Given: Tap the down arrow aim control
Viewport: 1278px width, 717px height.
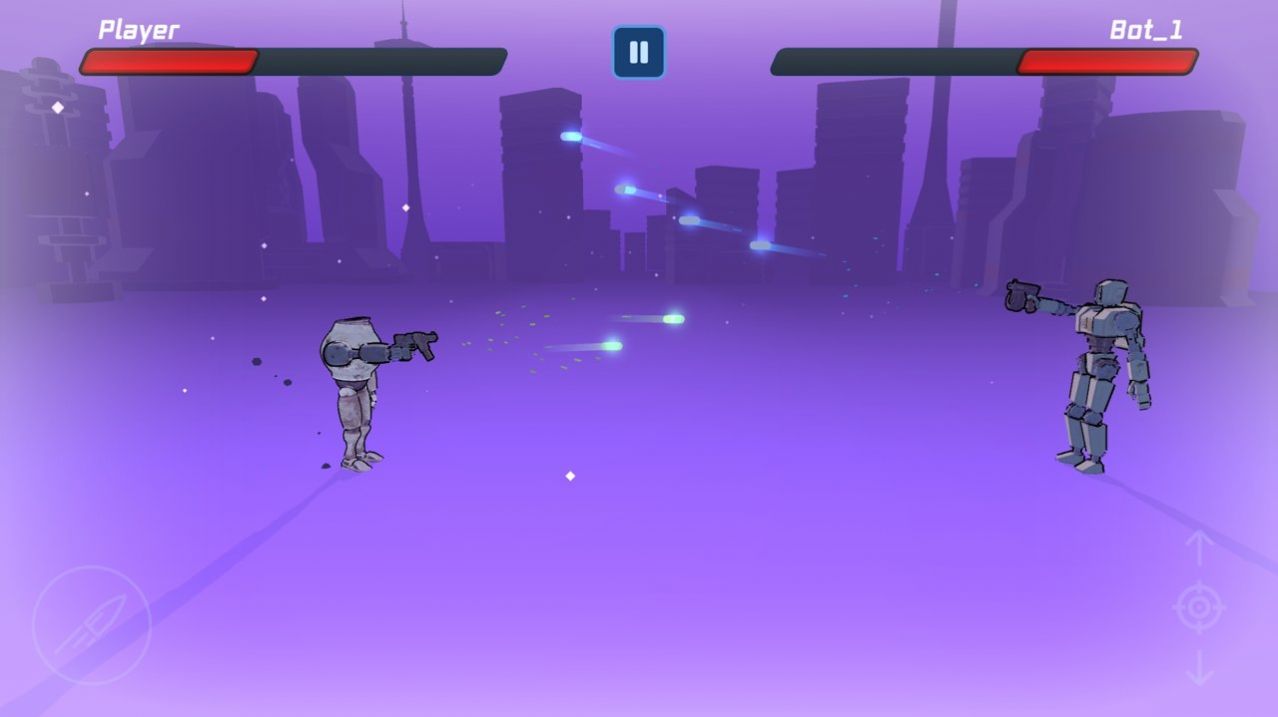Looking at the screenshot, I should (x=1199, y=668).
